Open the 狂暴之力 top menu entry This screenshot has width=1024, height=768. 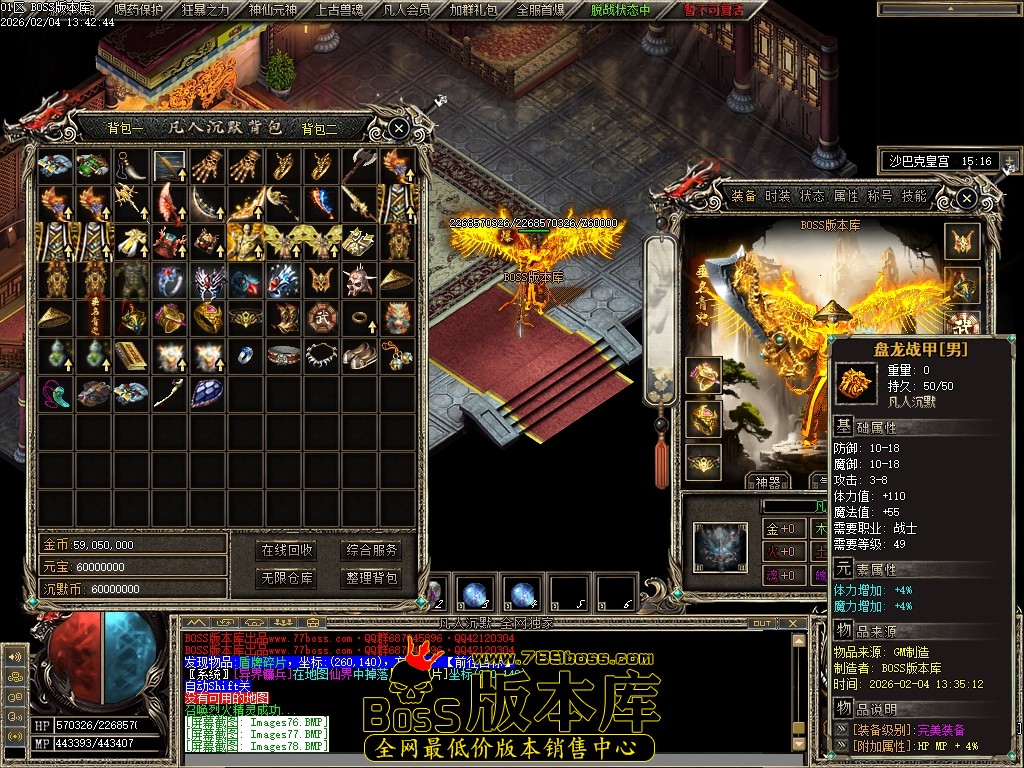[x=205, y=10]
